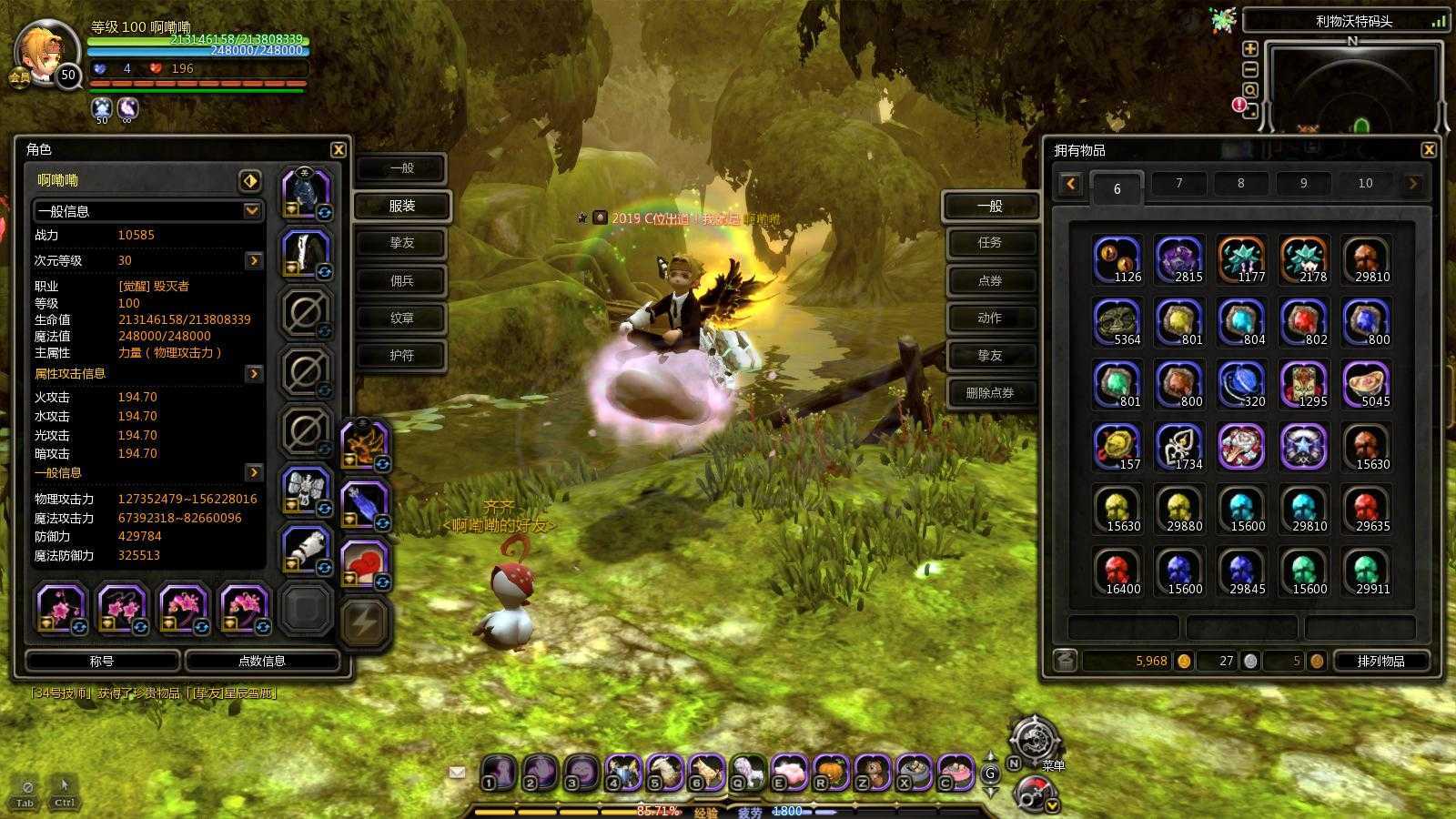The image size is (1456, 819).
Task: Expand the 属性攻击信息 section arrow
Action: point(253,373)
